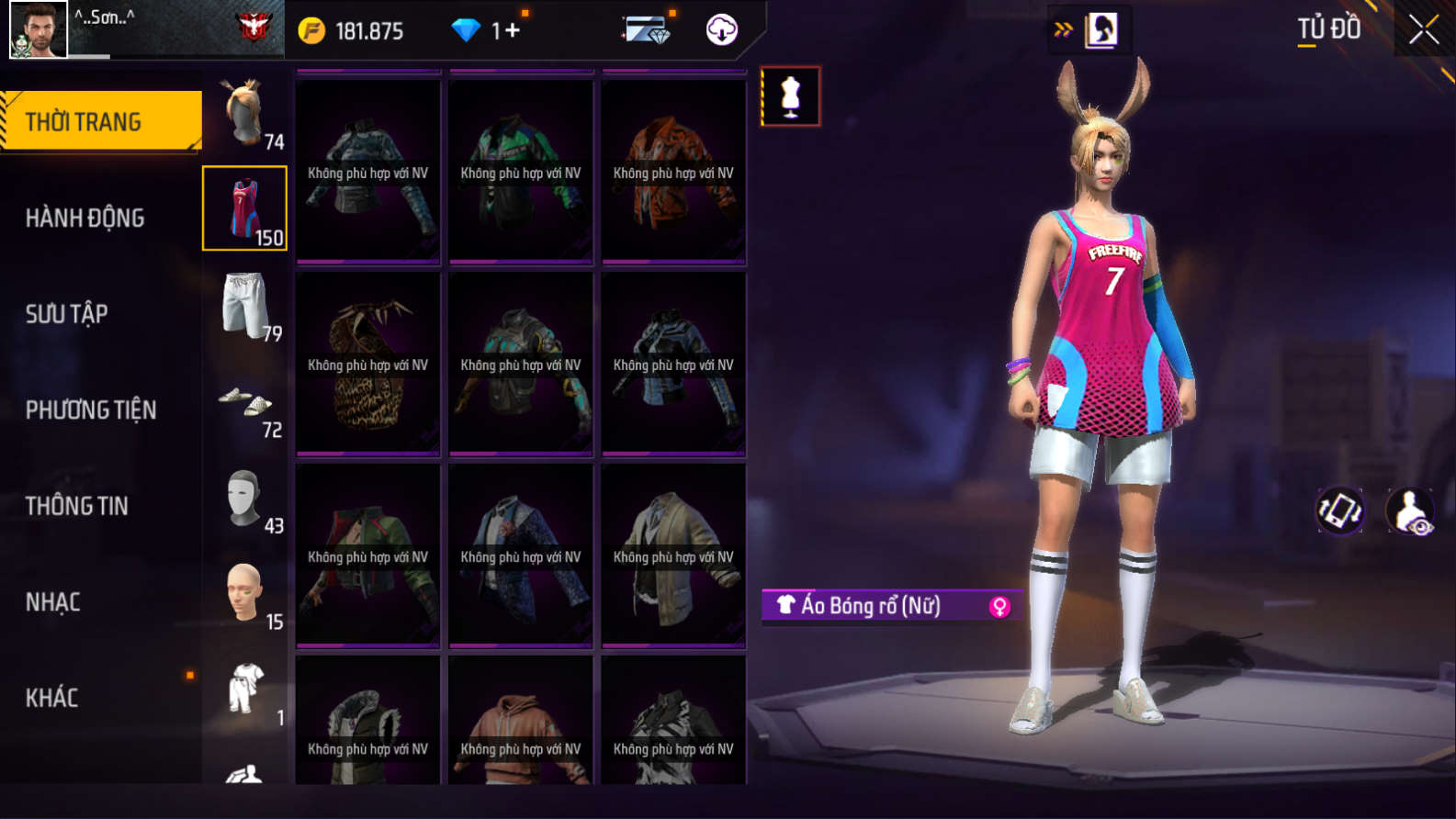The height and width of the screenshot is (819, 1456).
Task: Choose the white mask subcategory
Action: (245, 499)
